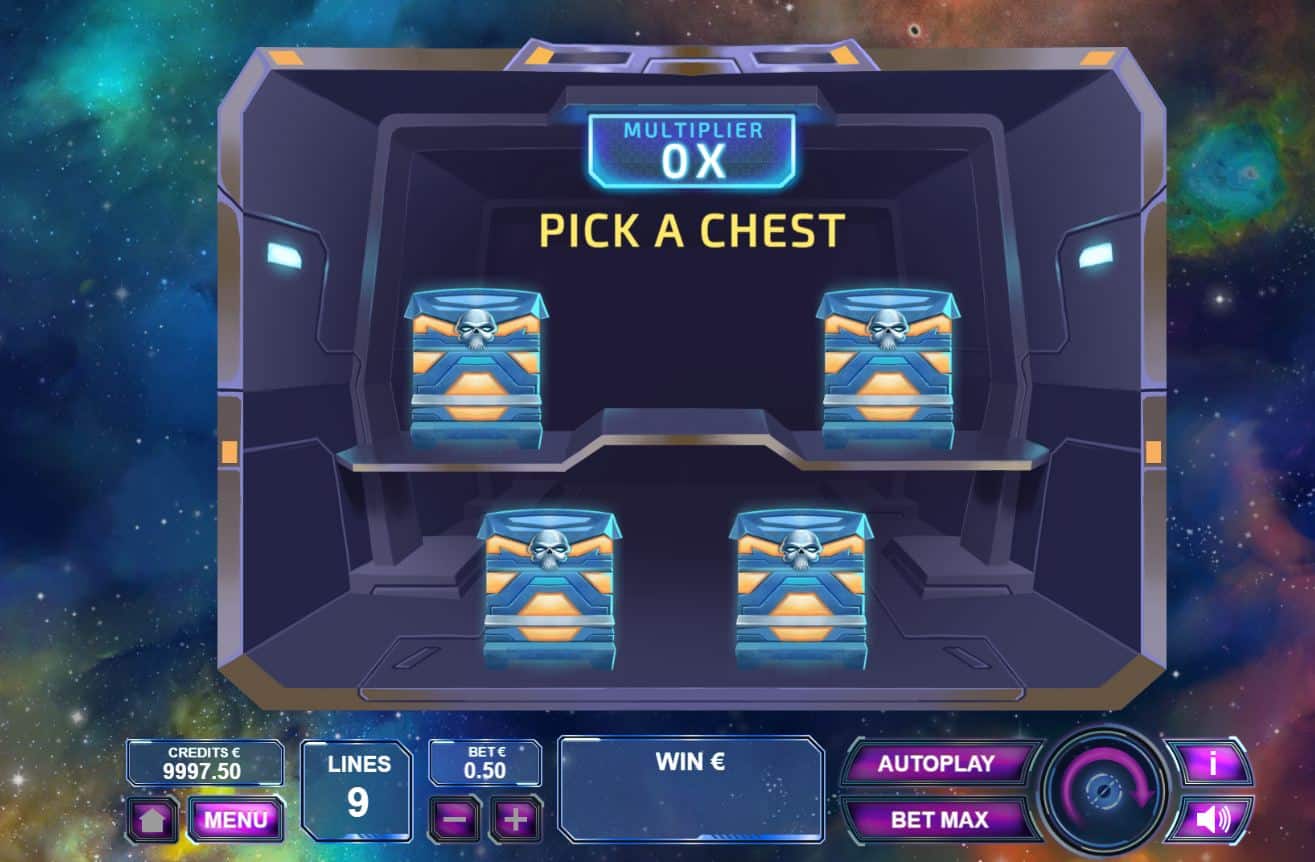Increase bet with the plus button
Viewport: 1315px width, 862px height.
(x=515, y=819)
